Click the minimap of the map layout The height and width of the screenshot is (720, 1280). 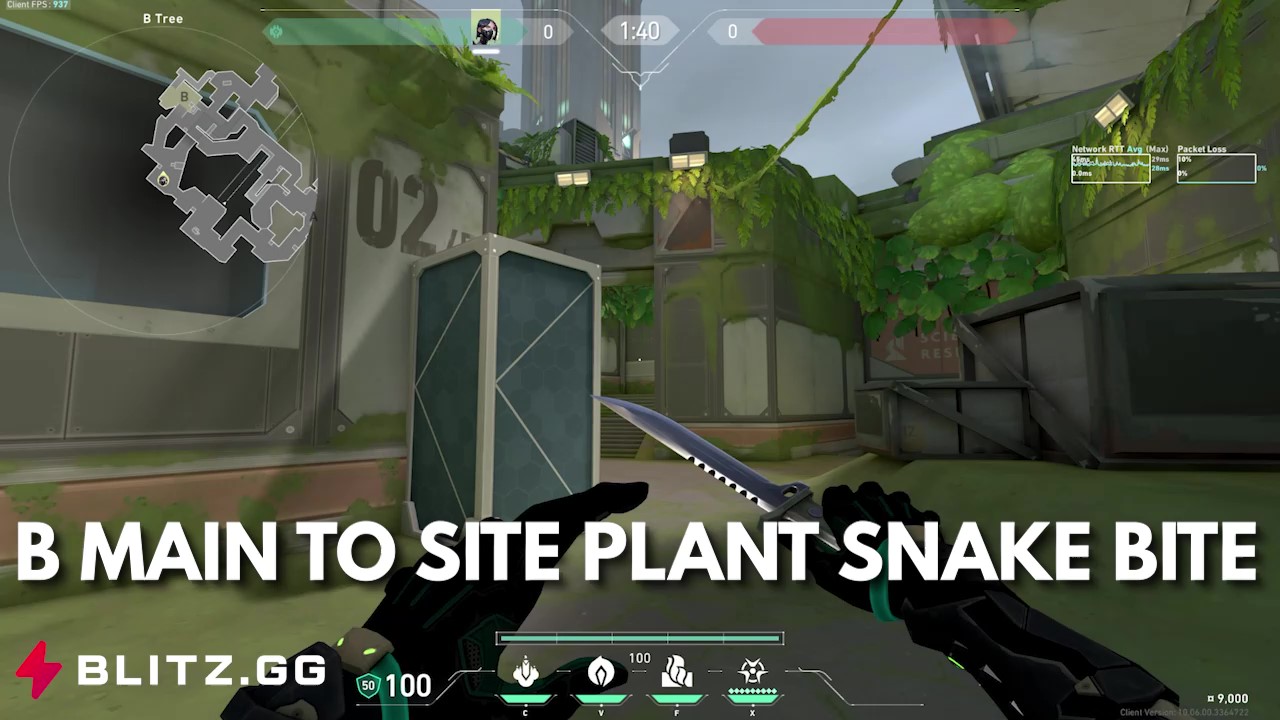coord(225,163)
